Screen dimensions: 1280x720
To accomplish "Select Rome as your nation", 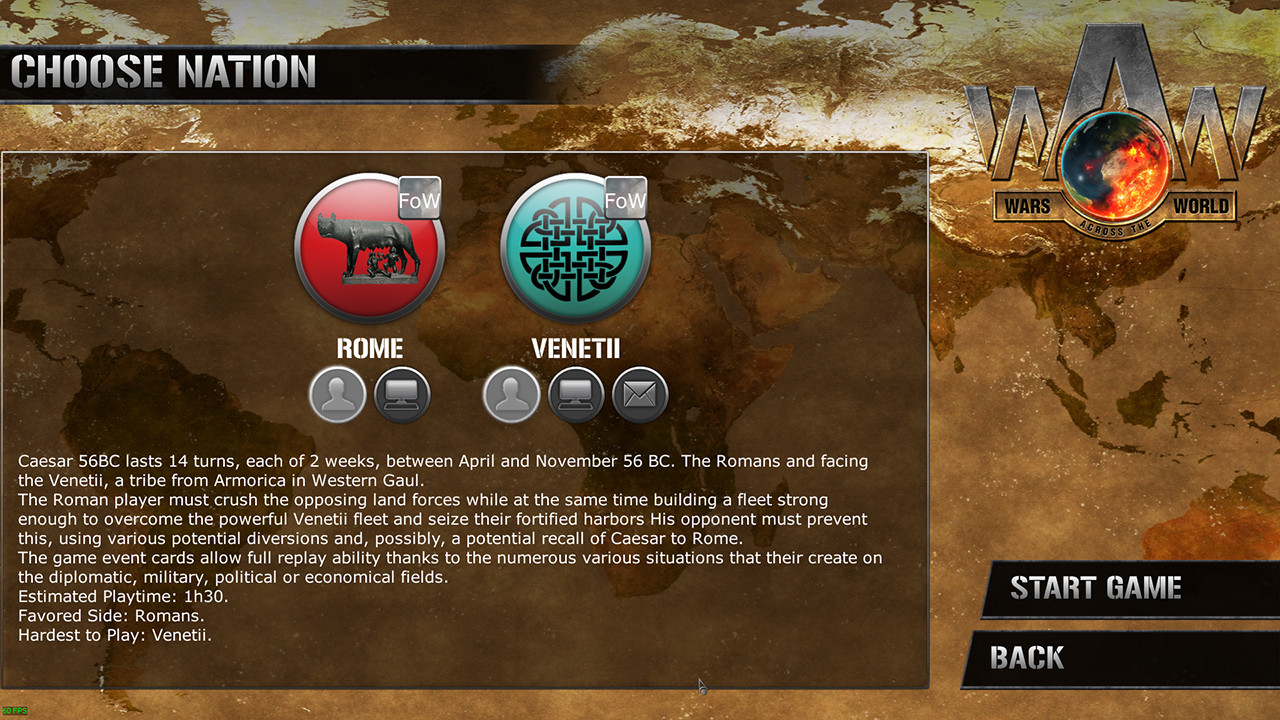I will click(x=369, y=248).
